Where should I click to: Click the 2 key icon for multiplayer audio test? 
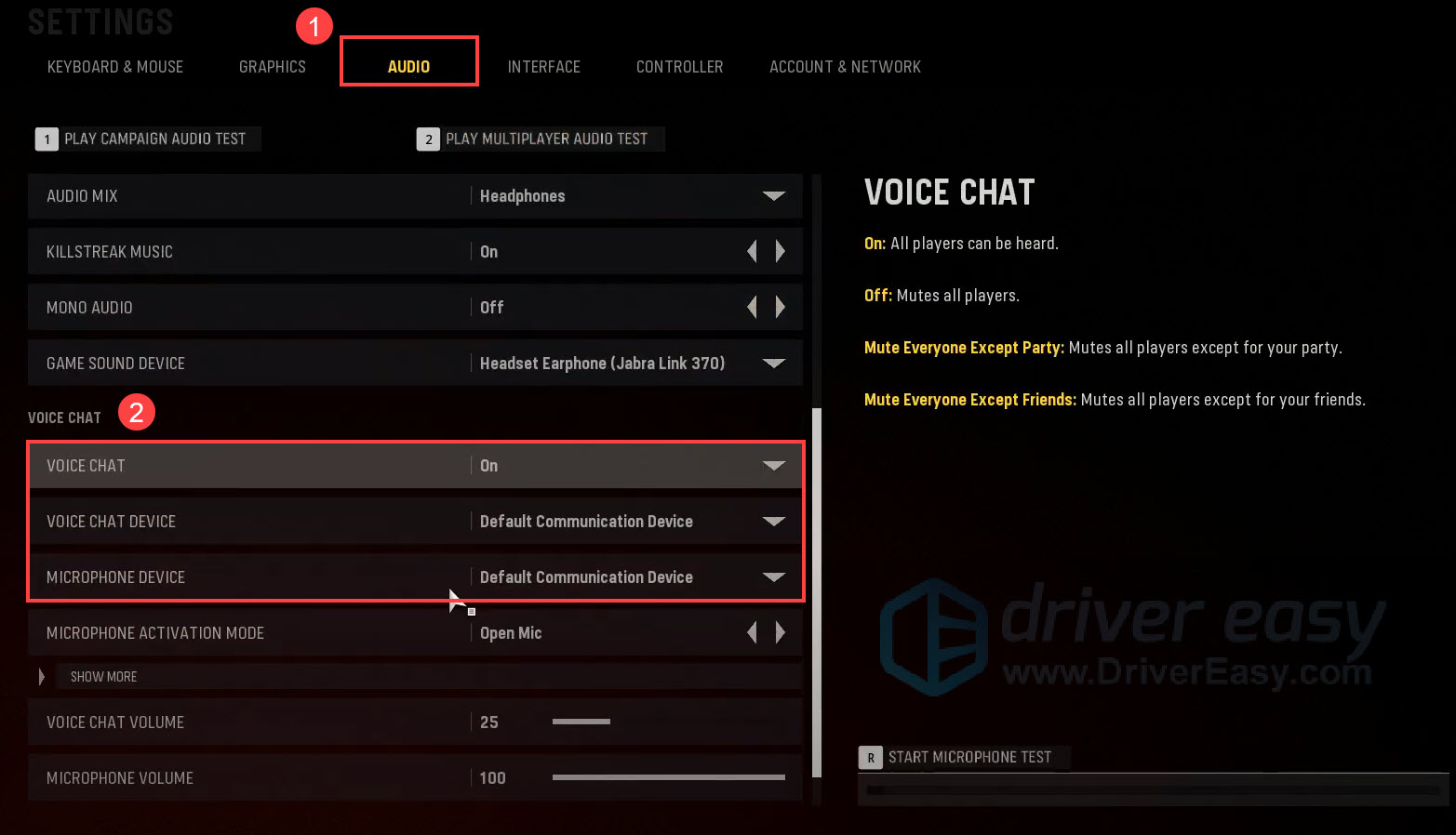(x=428, y=139)
